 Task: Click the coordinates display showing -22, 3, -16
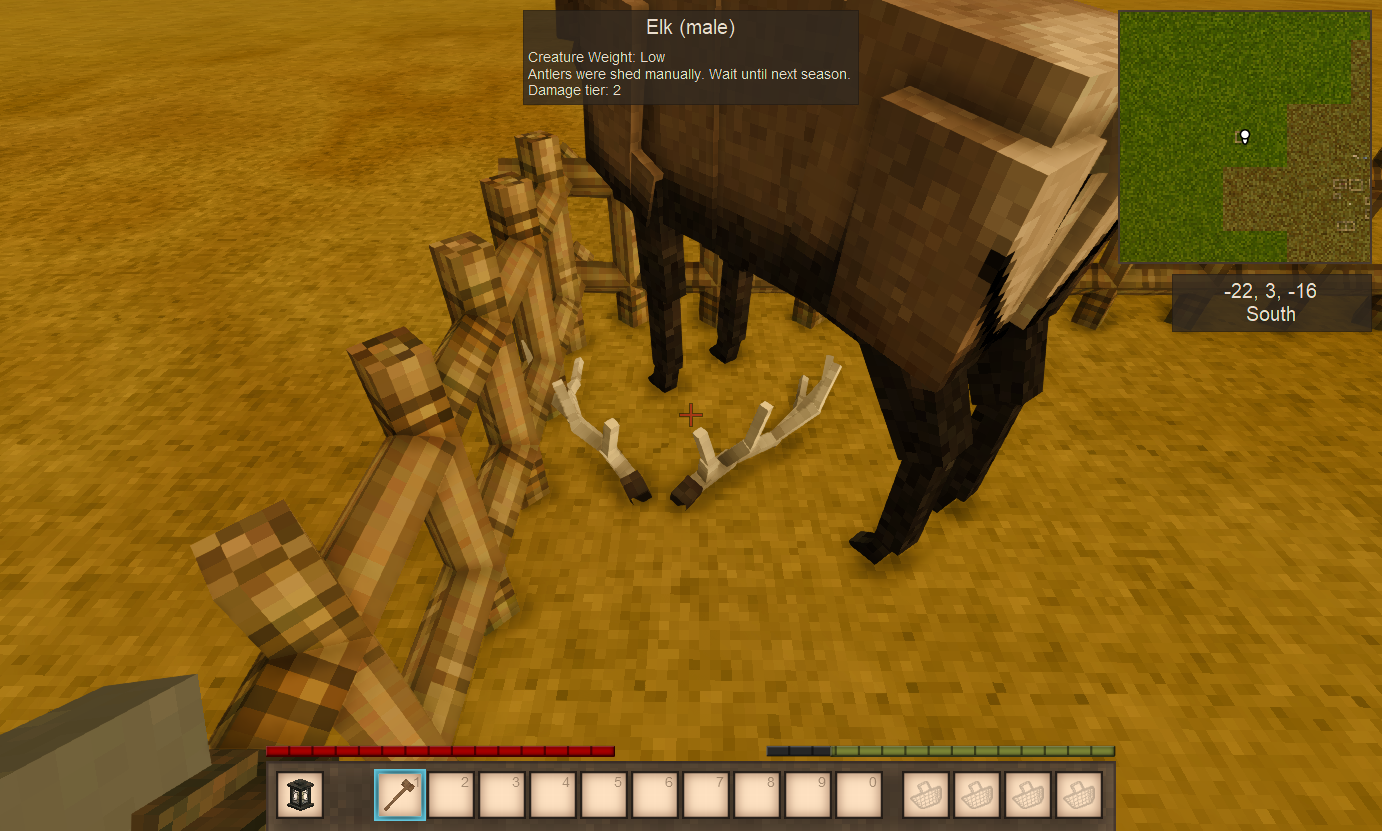pos(1270,291)
